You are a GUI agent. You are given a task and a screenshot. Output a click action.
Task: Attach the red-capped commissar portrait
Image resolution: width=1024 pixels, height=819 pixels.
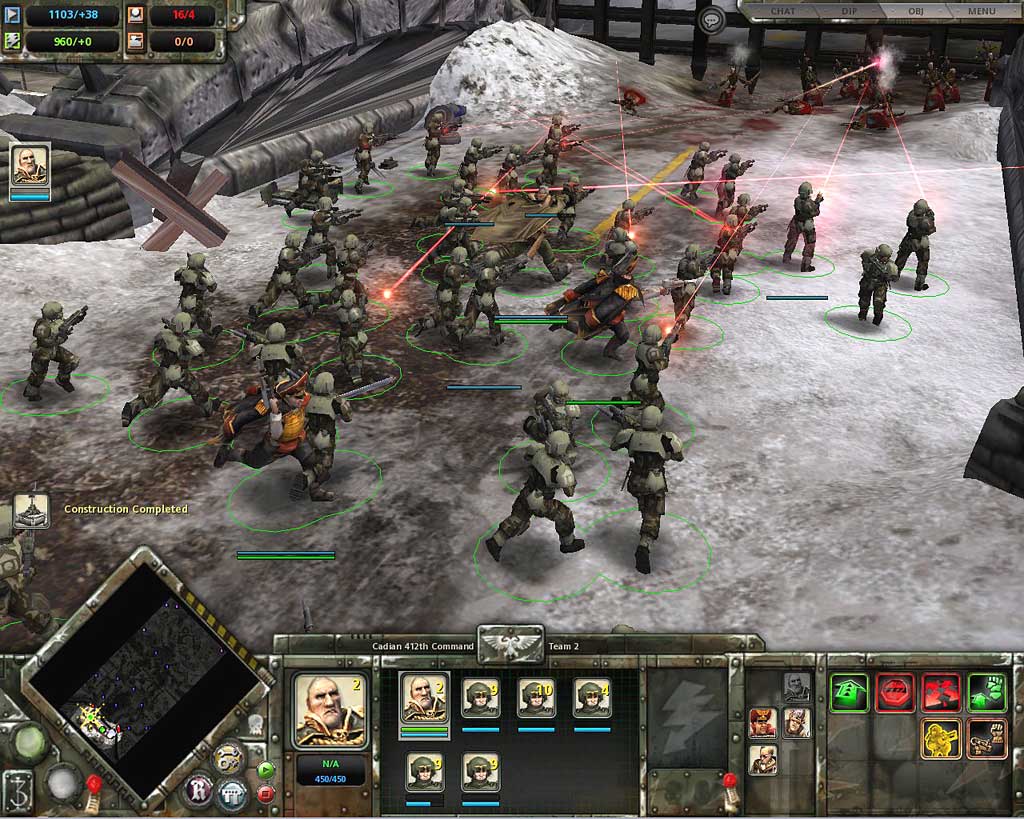[762, 722]
